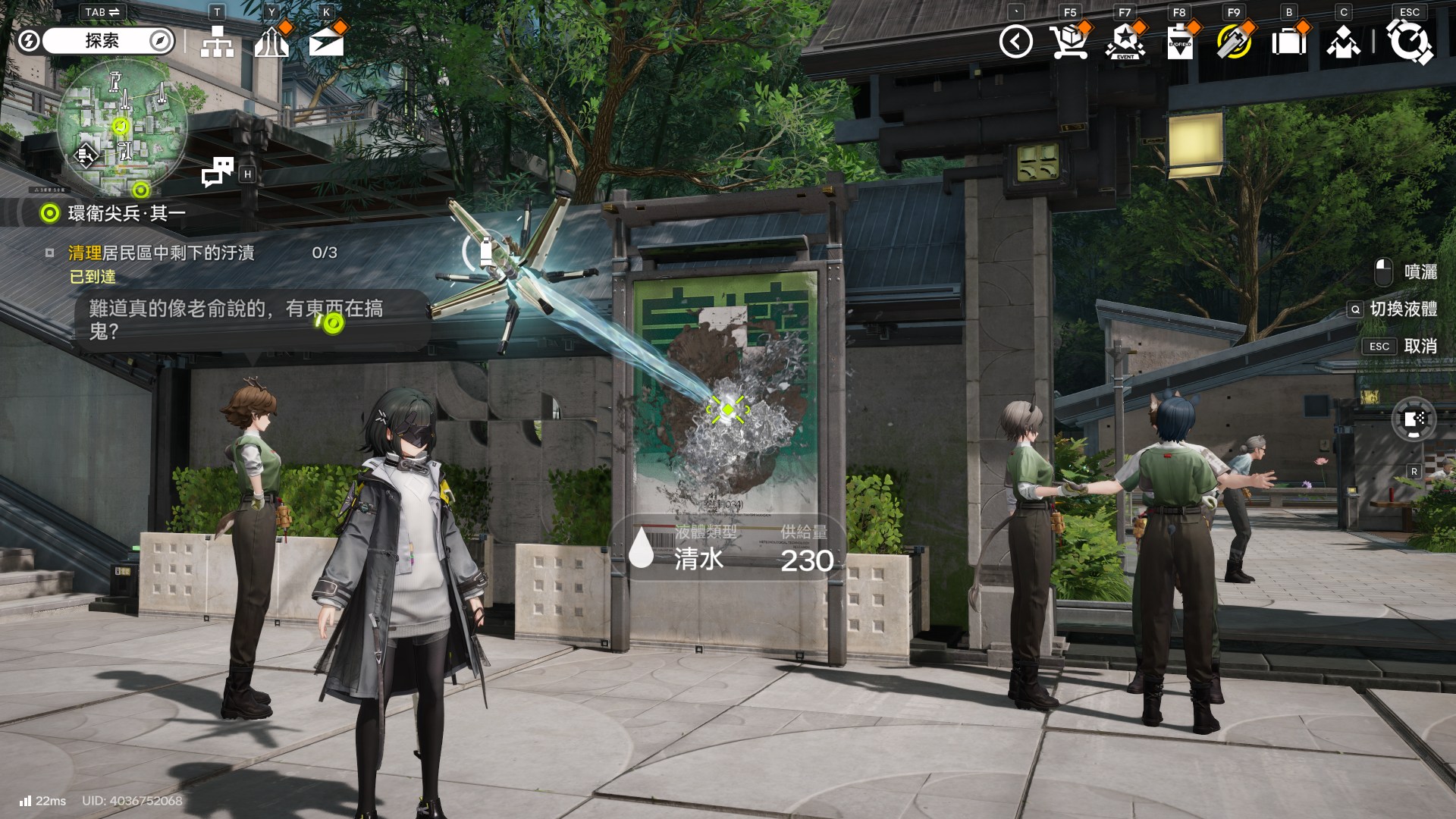Open the circular minimap

pyautogui.click(x=122, y=127)
